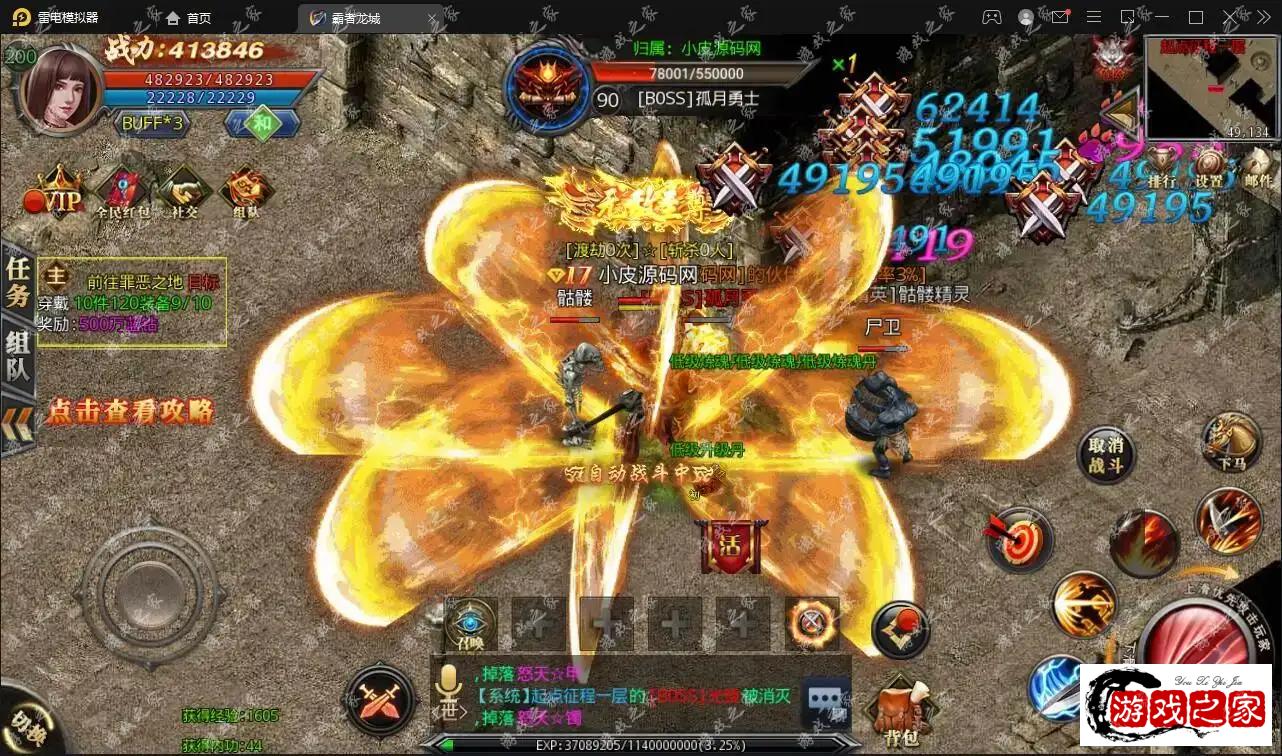The width and height of the screenshot is (1282, 756).
Task: Open the 排行 ranking trophy
Action: click(1162, 167)
